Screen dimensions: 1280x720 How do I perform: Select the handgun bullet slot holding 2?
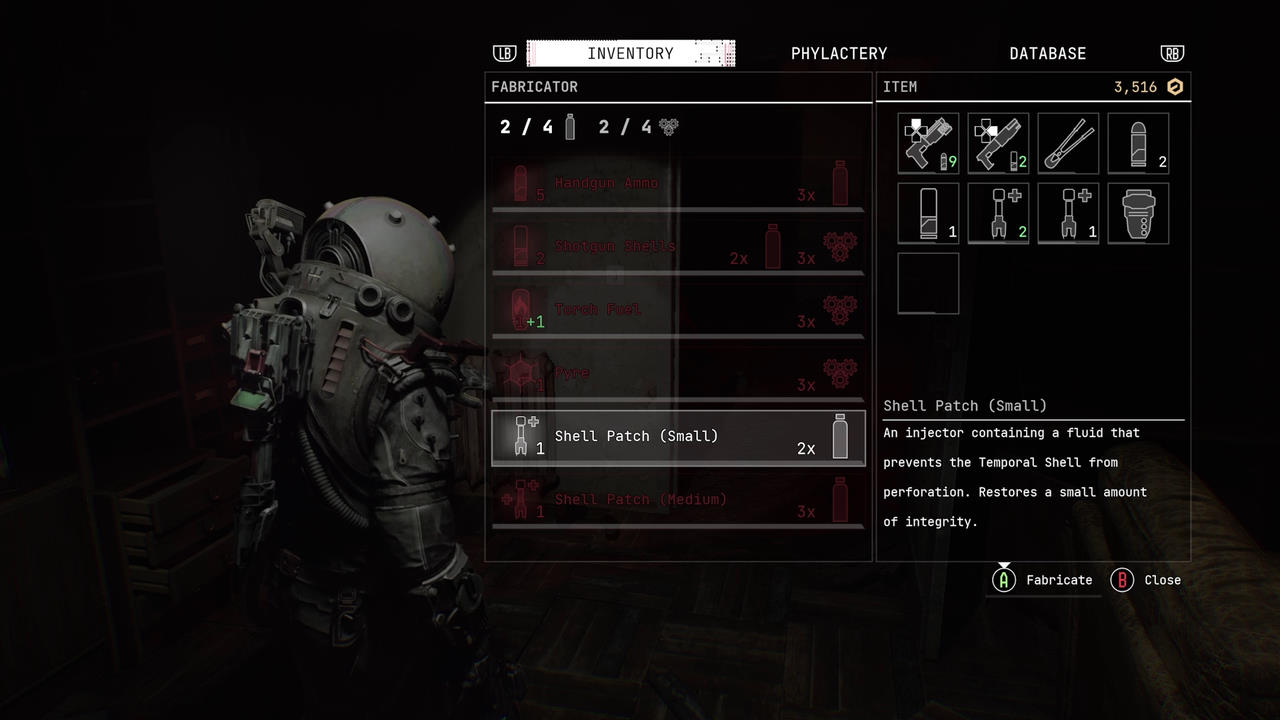coord(1138,143)
